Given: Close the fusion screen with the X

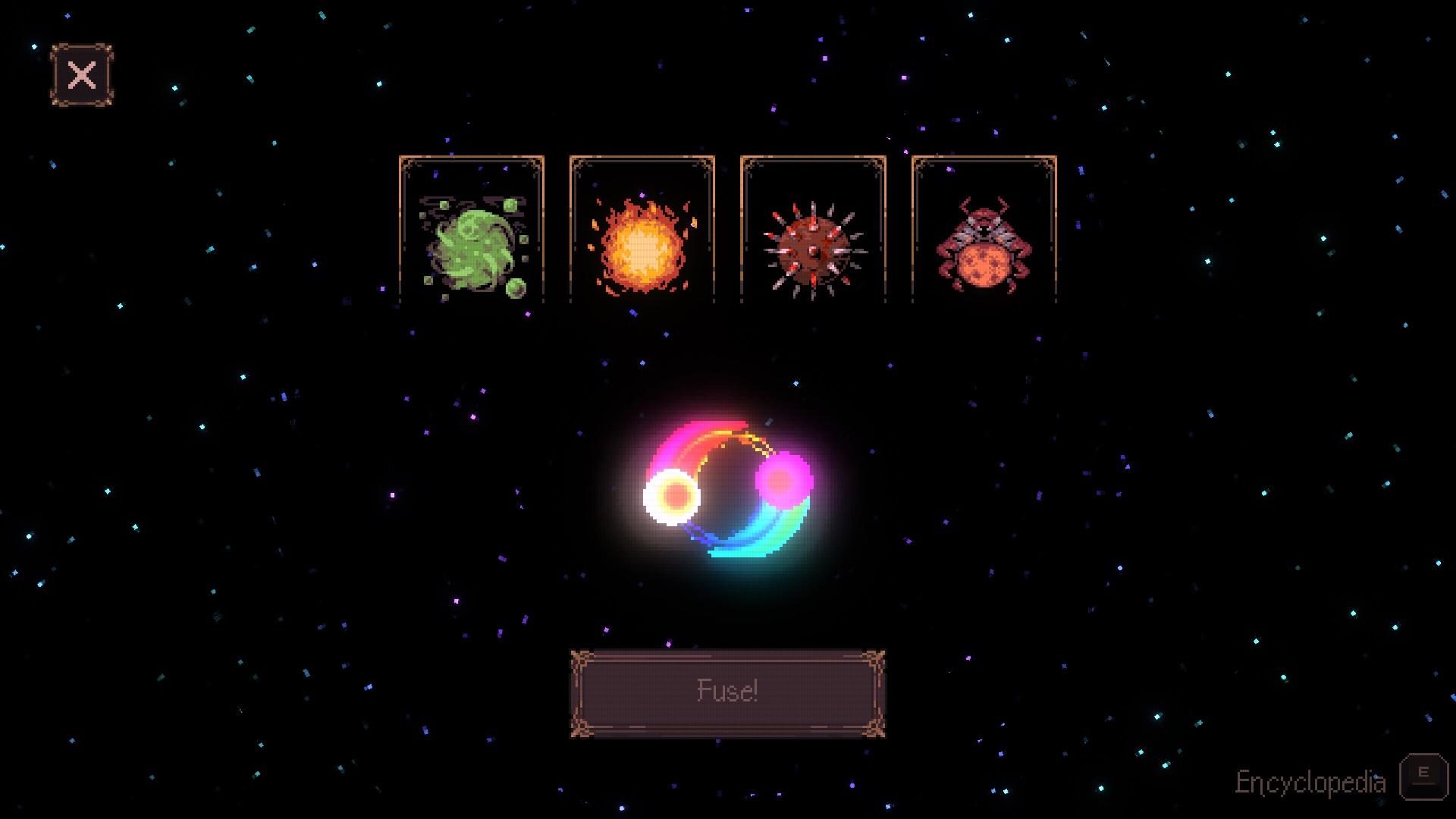Looking at the screenshot, I should 81,75.
